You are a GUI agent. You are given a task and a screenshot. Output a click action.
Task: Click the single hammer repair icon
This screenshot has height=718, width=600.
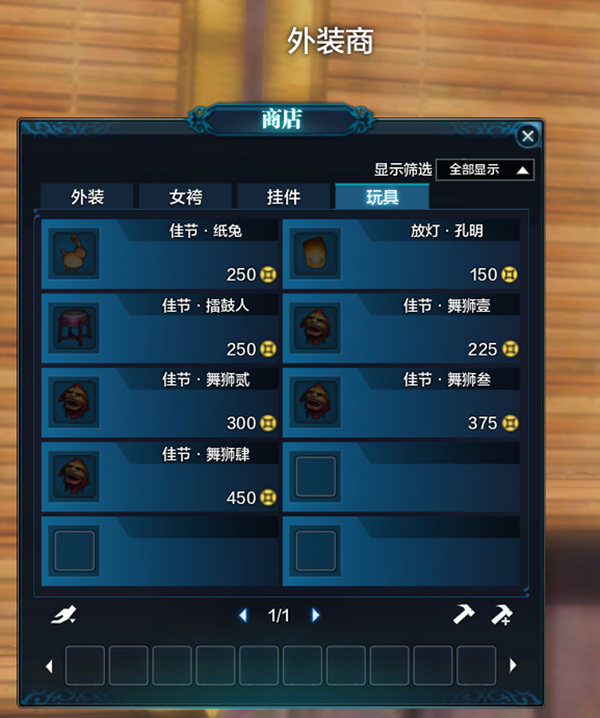[x=463, y=615]
